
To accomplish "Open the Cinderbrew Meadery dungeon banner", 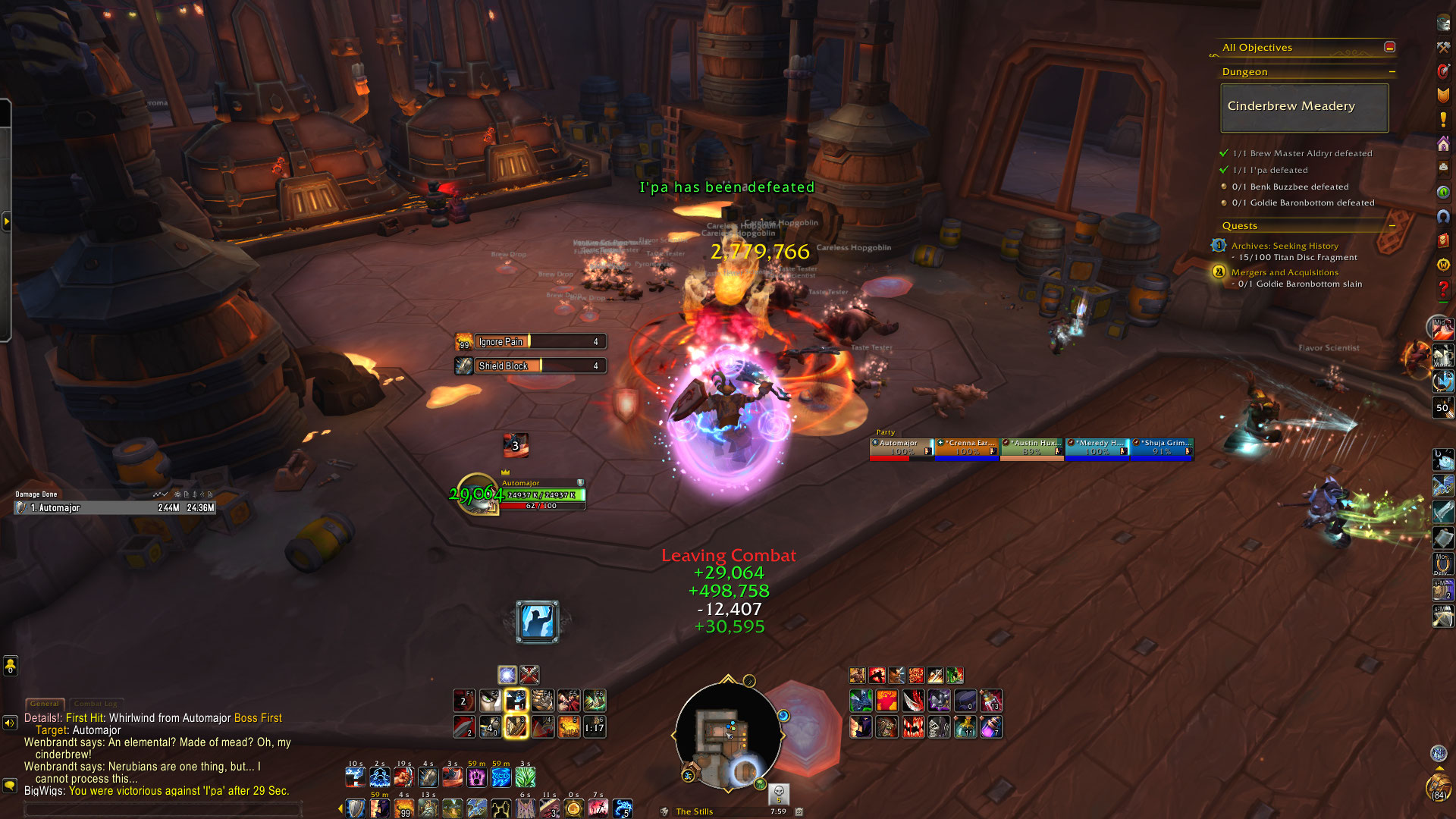I will coord(1304,107).
